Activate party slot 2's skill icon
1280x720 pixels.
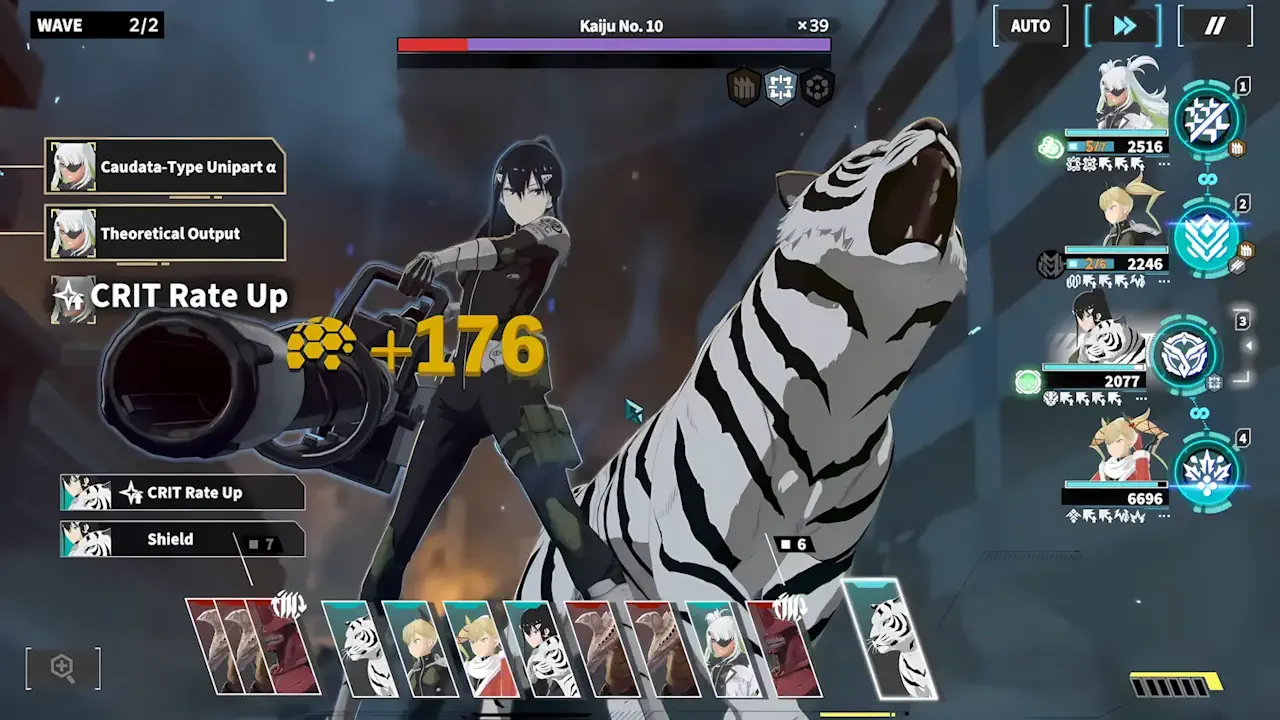tap(1207, 238)
